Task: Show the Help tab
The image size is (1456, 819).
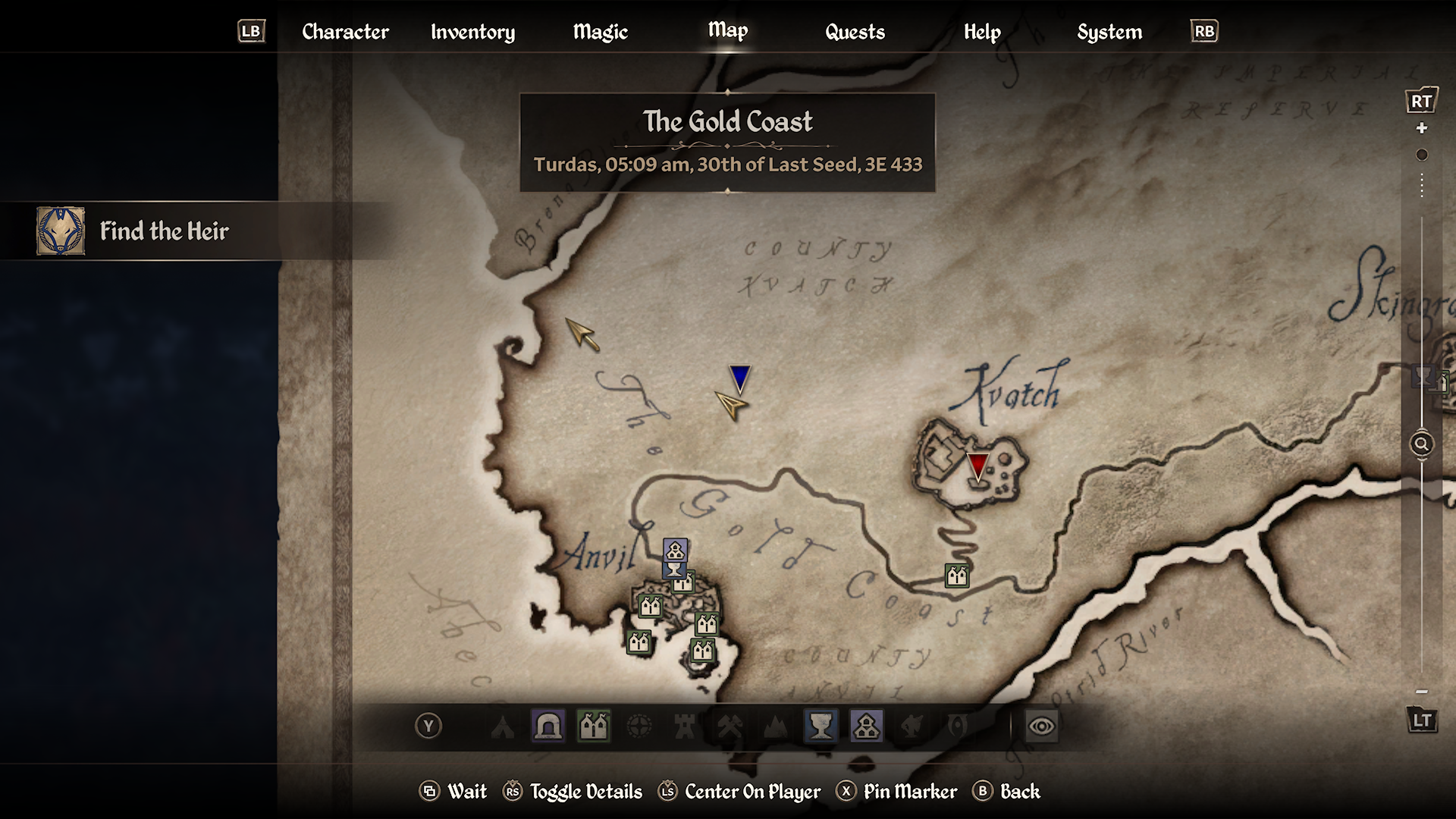Action: [982, 32]
